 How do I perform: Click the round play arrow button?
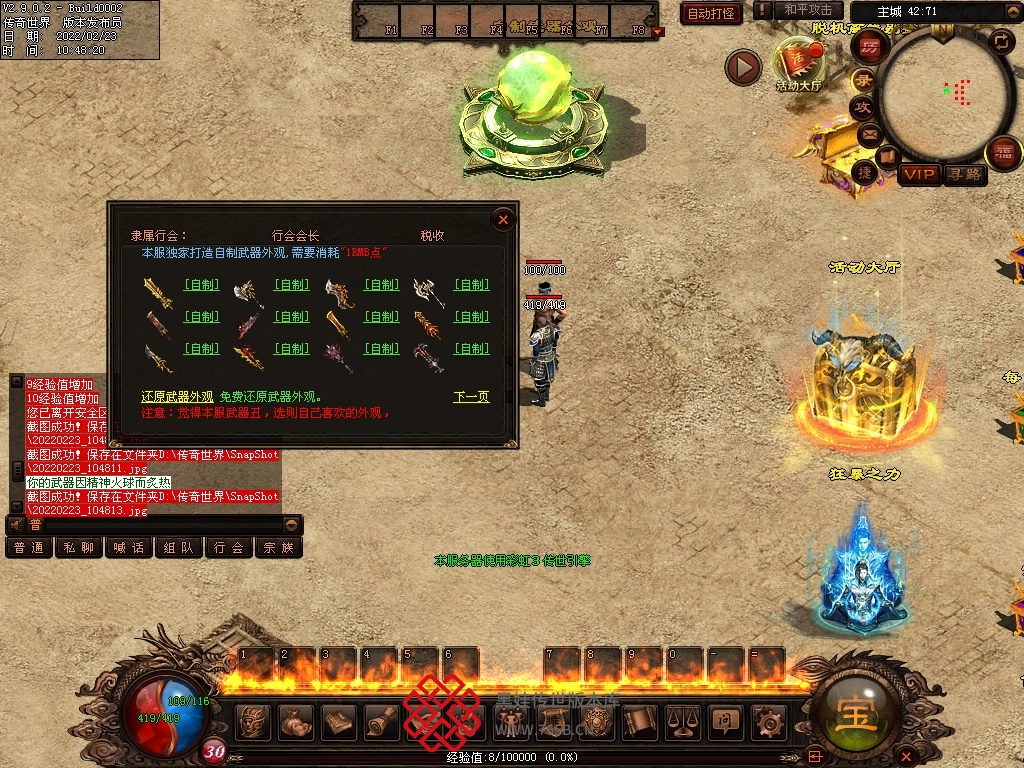point(743,68)
